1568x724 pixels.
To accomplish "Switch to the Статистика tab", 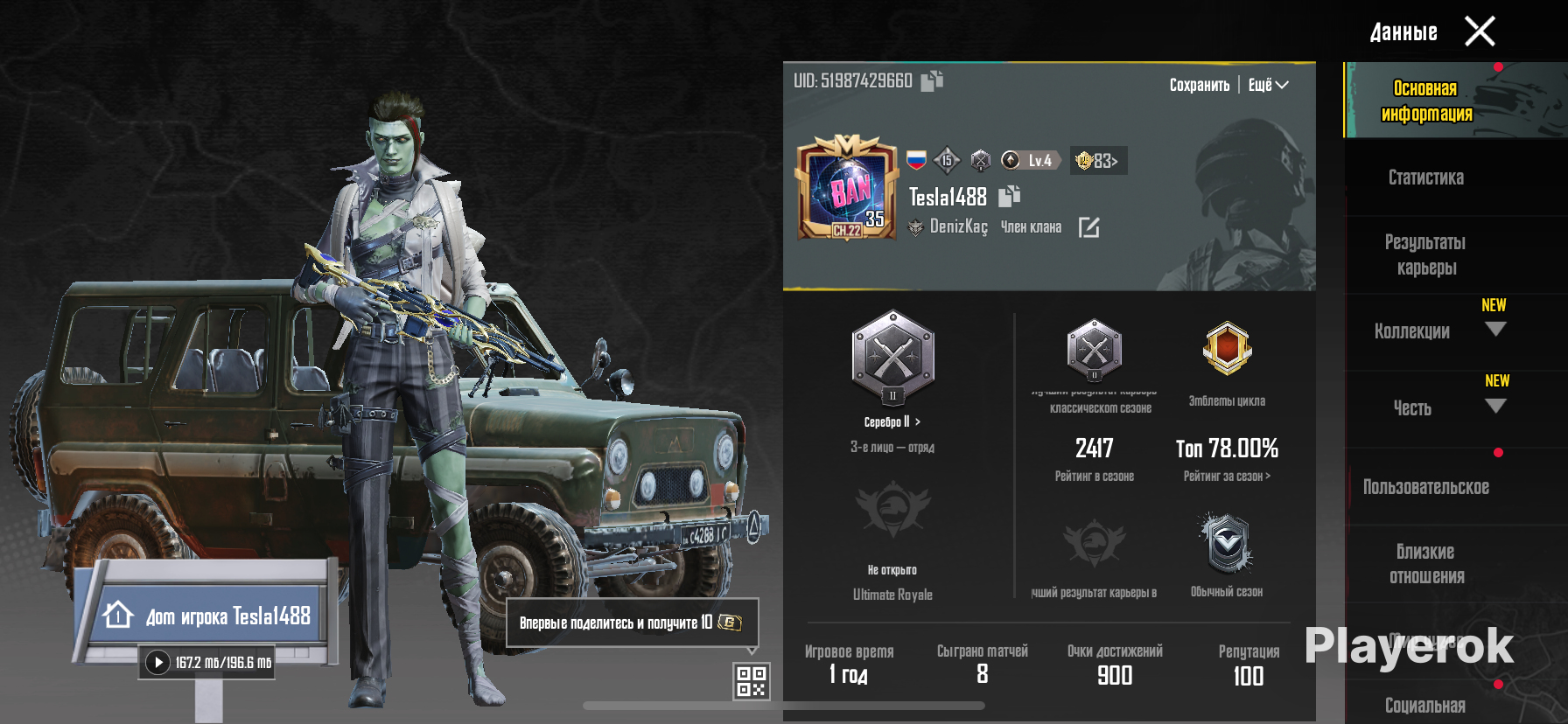I will pos(1425,178).
